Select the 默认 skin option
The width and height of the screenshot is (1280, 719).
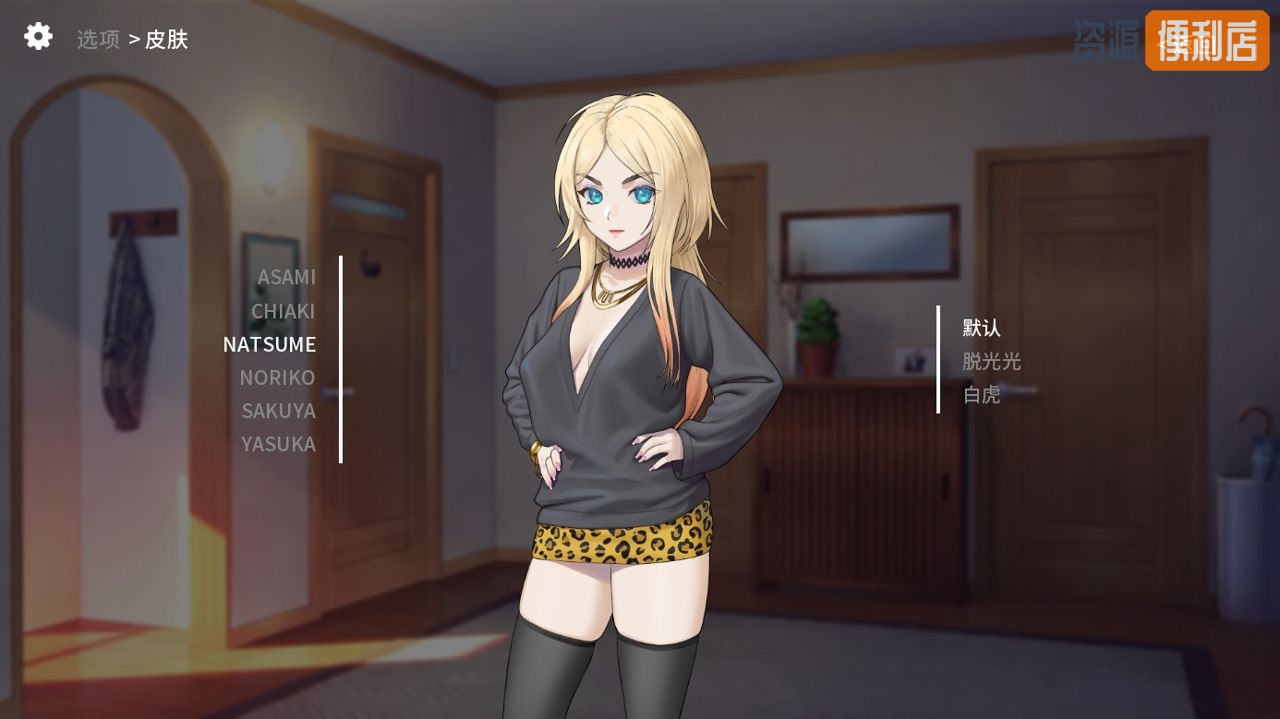[x=981, y=328]
